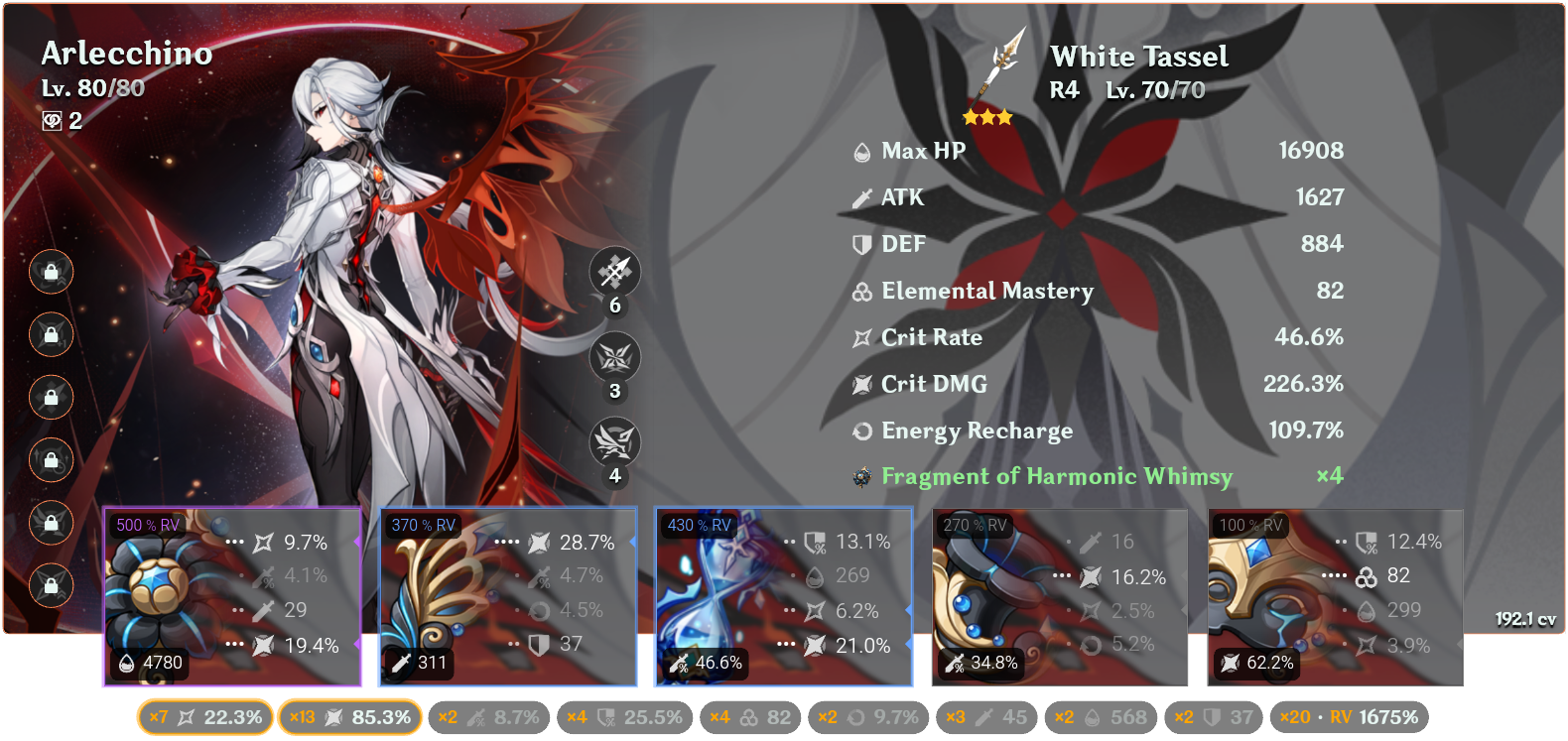This screenshot has height=741, width=1568.
Task: Click the Elemental Mastery stat icon
Action: 861,291
